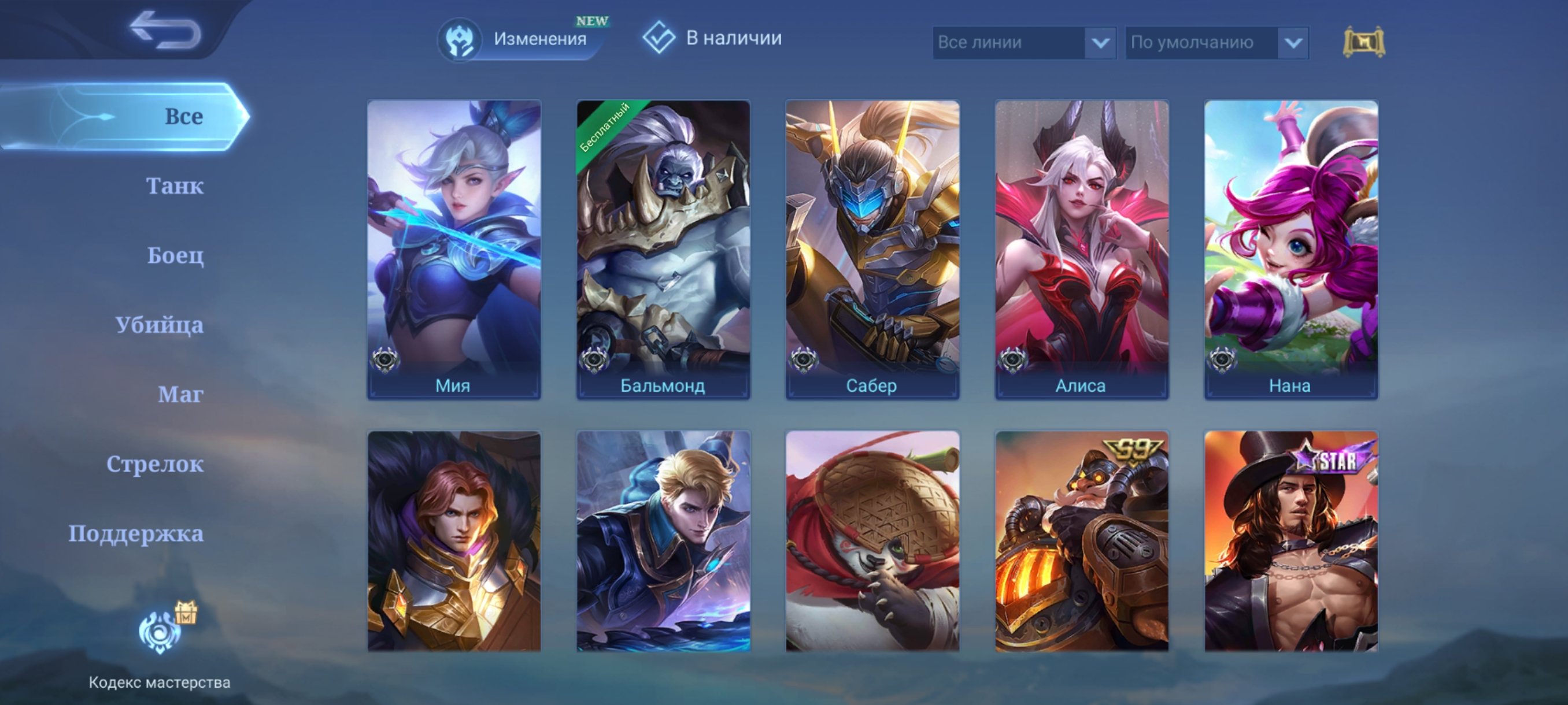Show the Поддержка support heroes
The width and height of the screenshot is (1568, 705).
(x=136, y=533)
